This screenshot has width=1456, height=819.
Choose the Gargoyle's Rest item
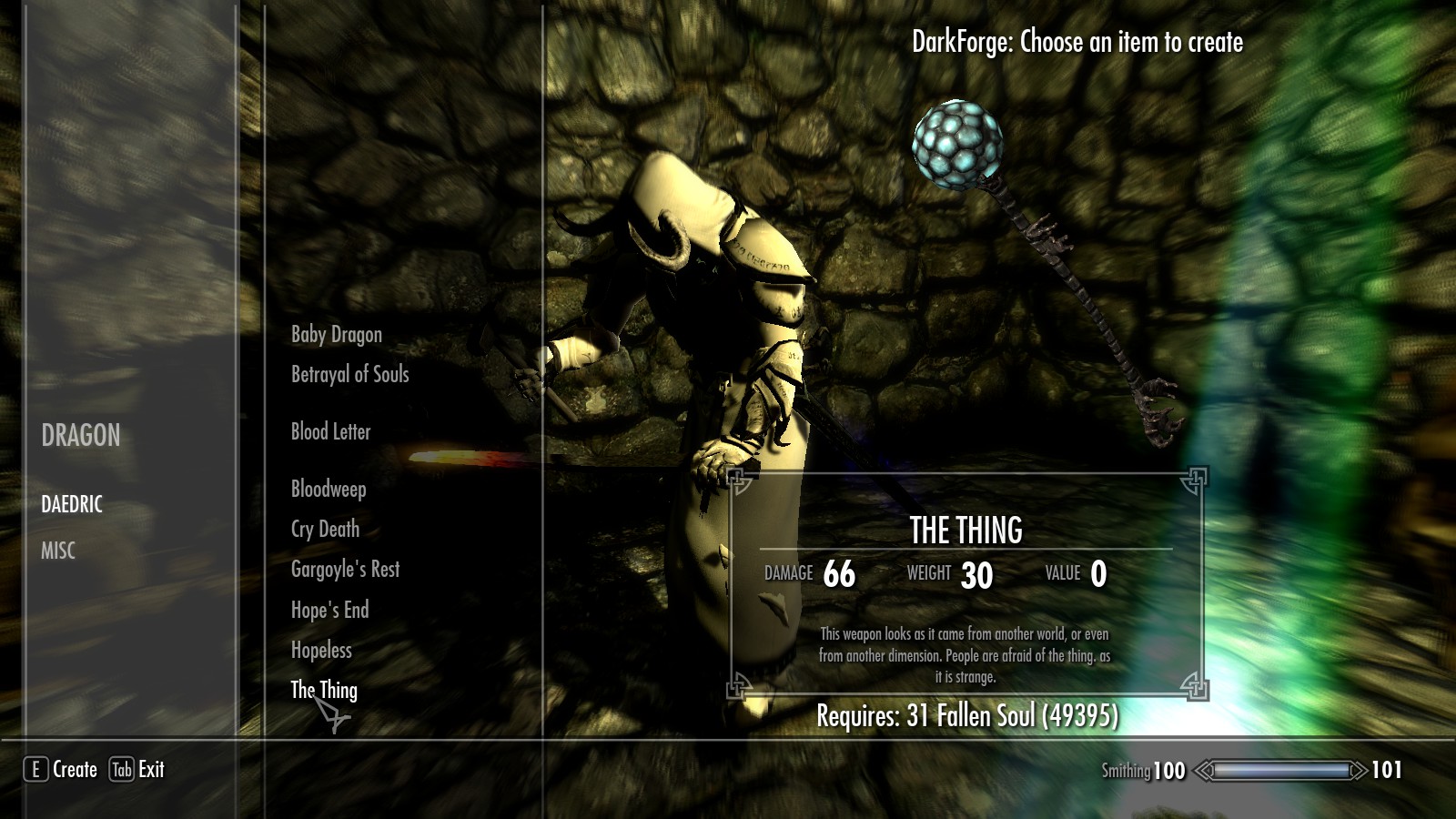(346, 570)
